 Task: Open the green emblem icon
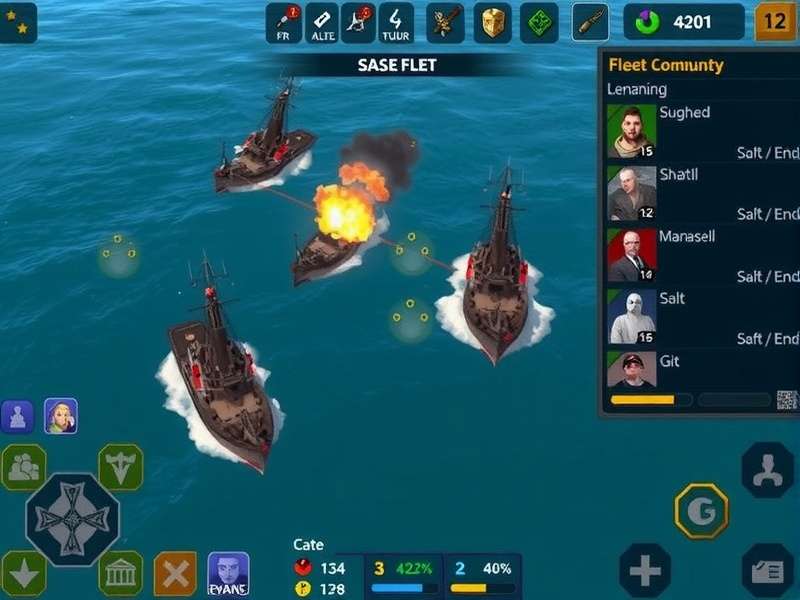tap(539, 23)
